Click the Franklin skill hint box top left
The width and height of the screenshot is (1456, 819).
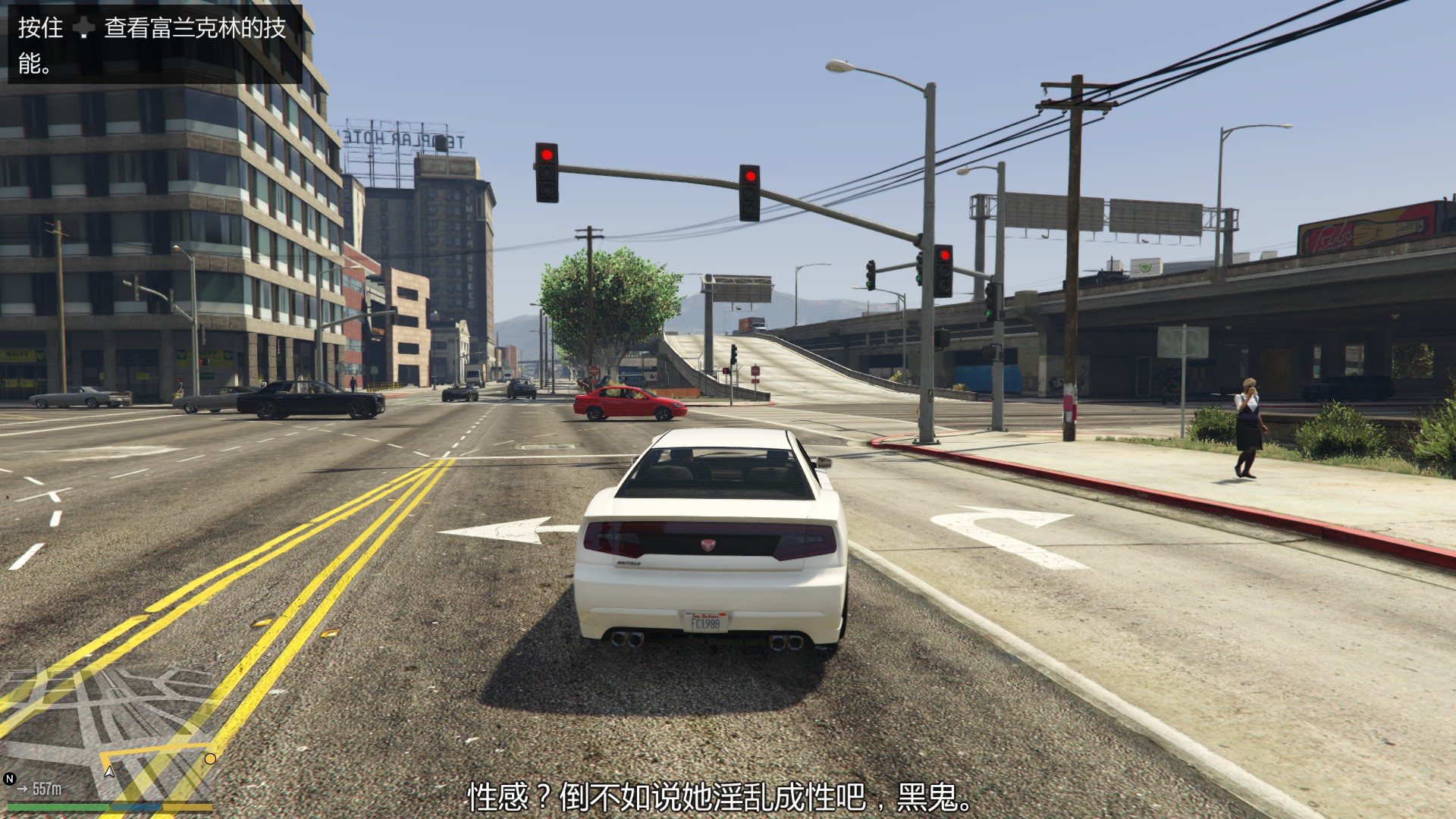point(152,45)
